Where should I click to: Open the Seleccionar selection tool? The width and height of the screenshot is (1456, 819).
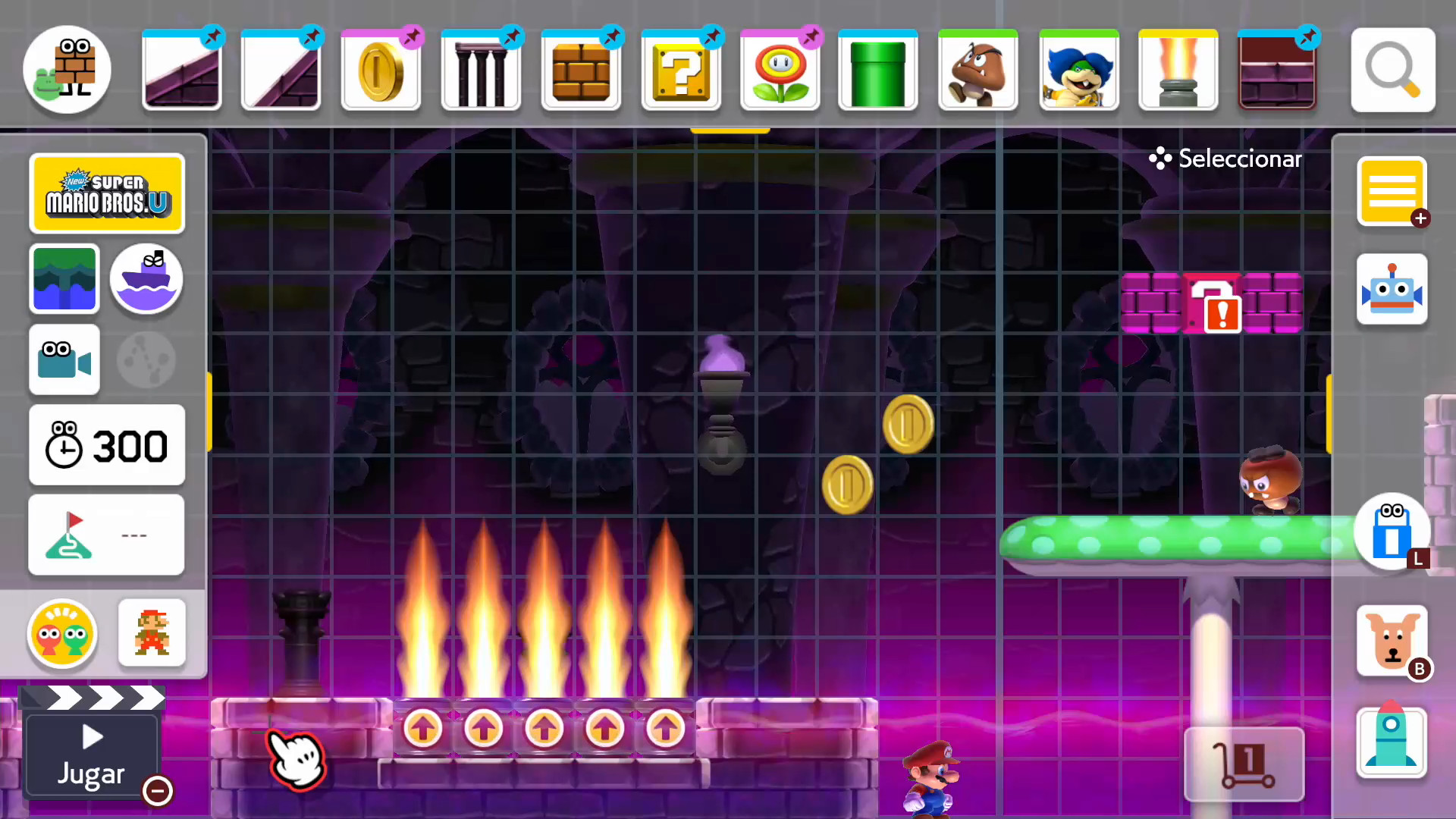tap(1224, 158)
